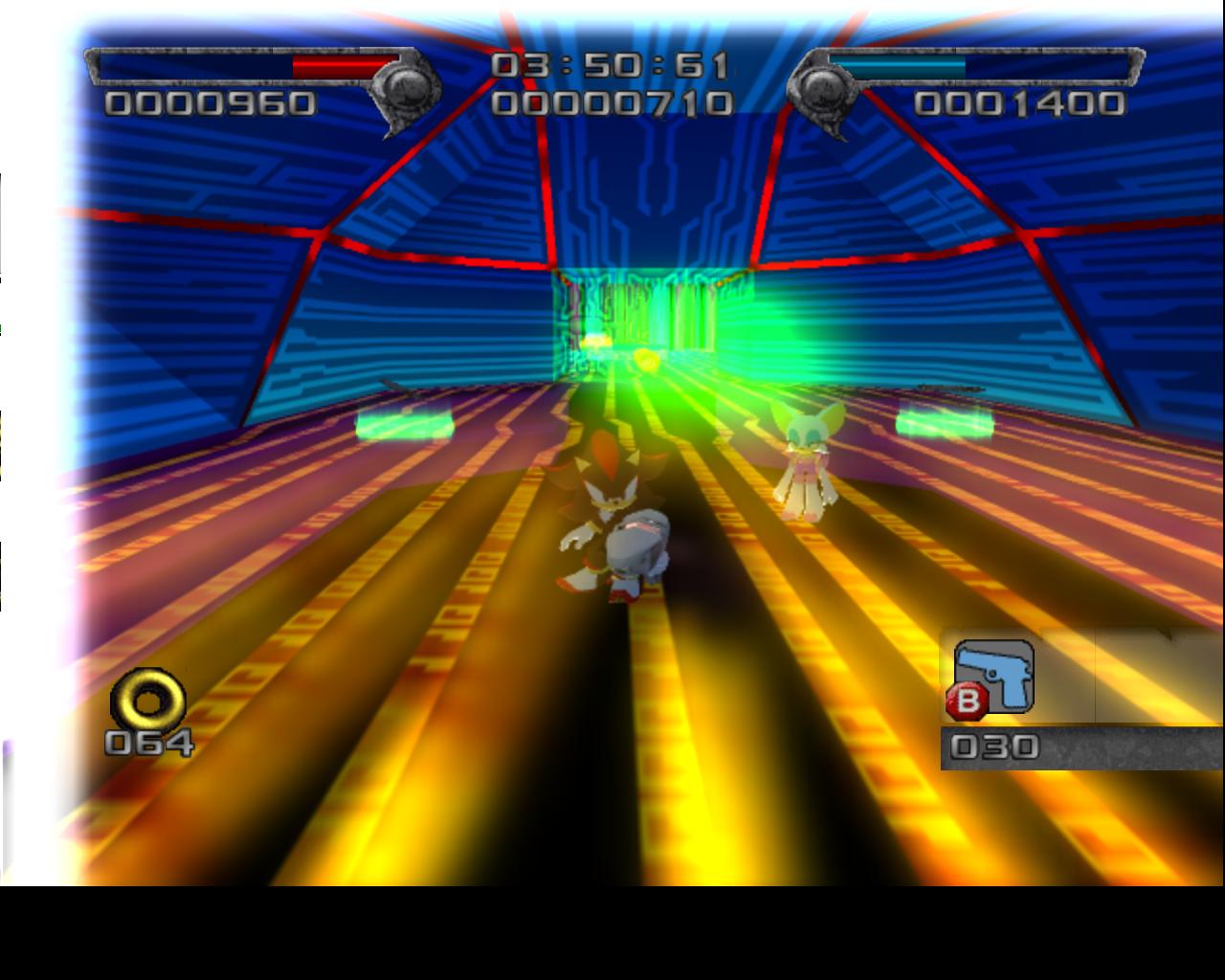1225x980 pixels.
Task: Select the blue pistol weapon icon
Action: pyautogui.click(x=995, y=677)
